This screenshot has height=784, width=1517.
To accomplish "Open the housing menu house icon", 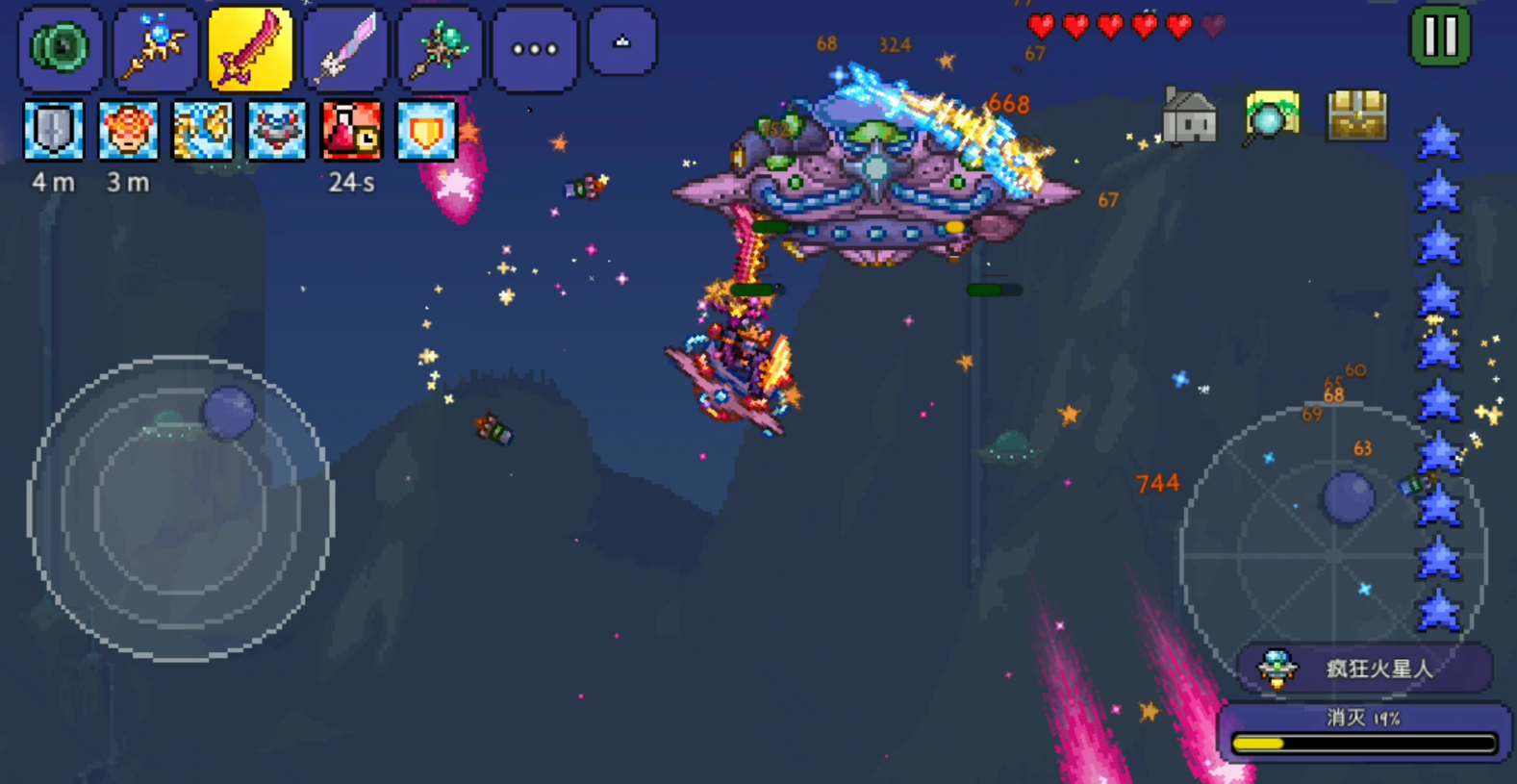I will (x=1189, y=117).
